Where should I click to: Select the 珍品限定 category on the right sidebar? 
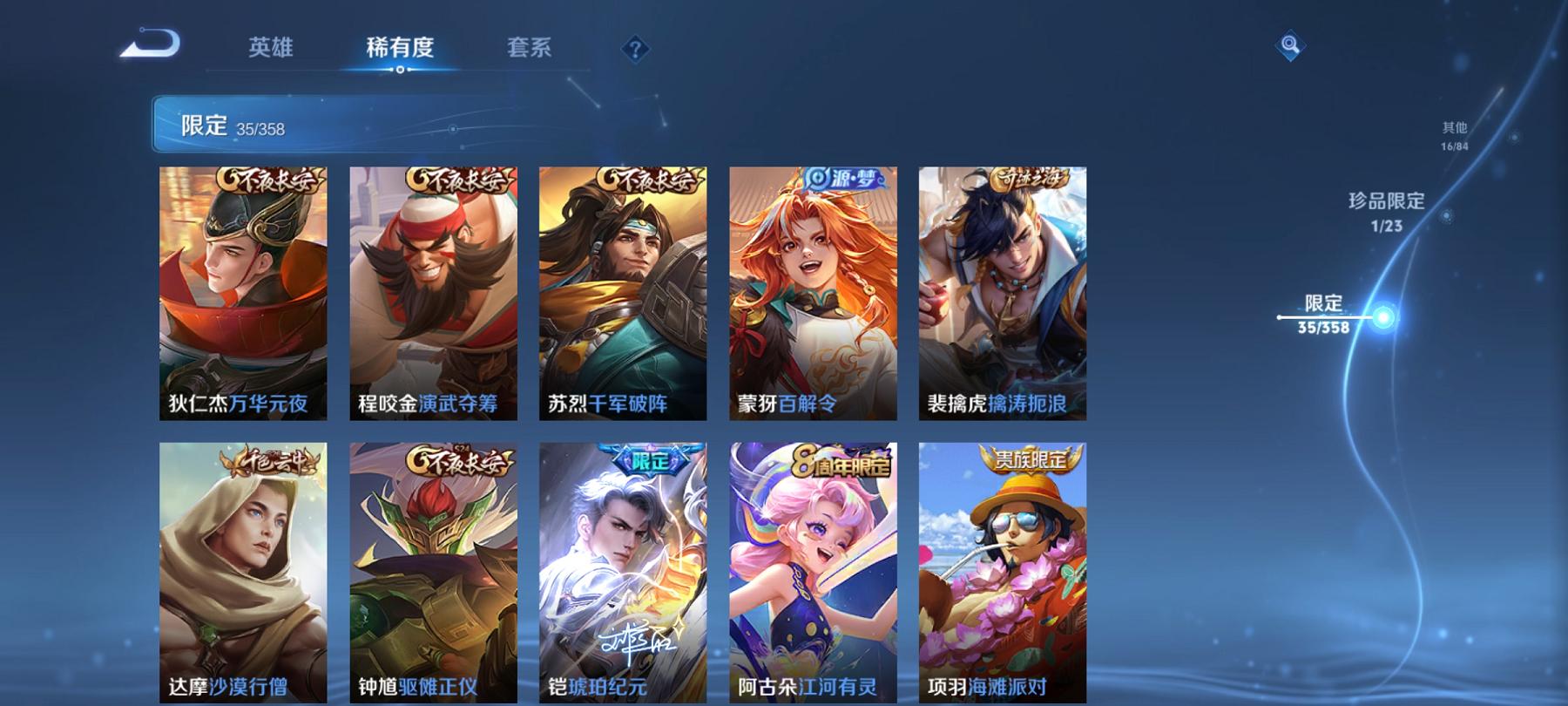tap(1388, 207)
